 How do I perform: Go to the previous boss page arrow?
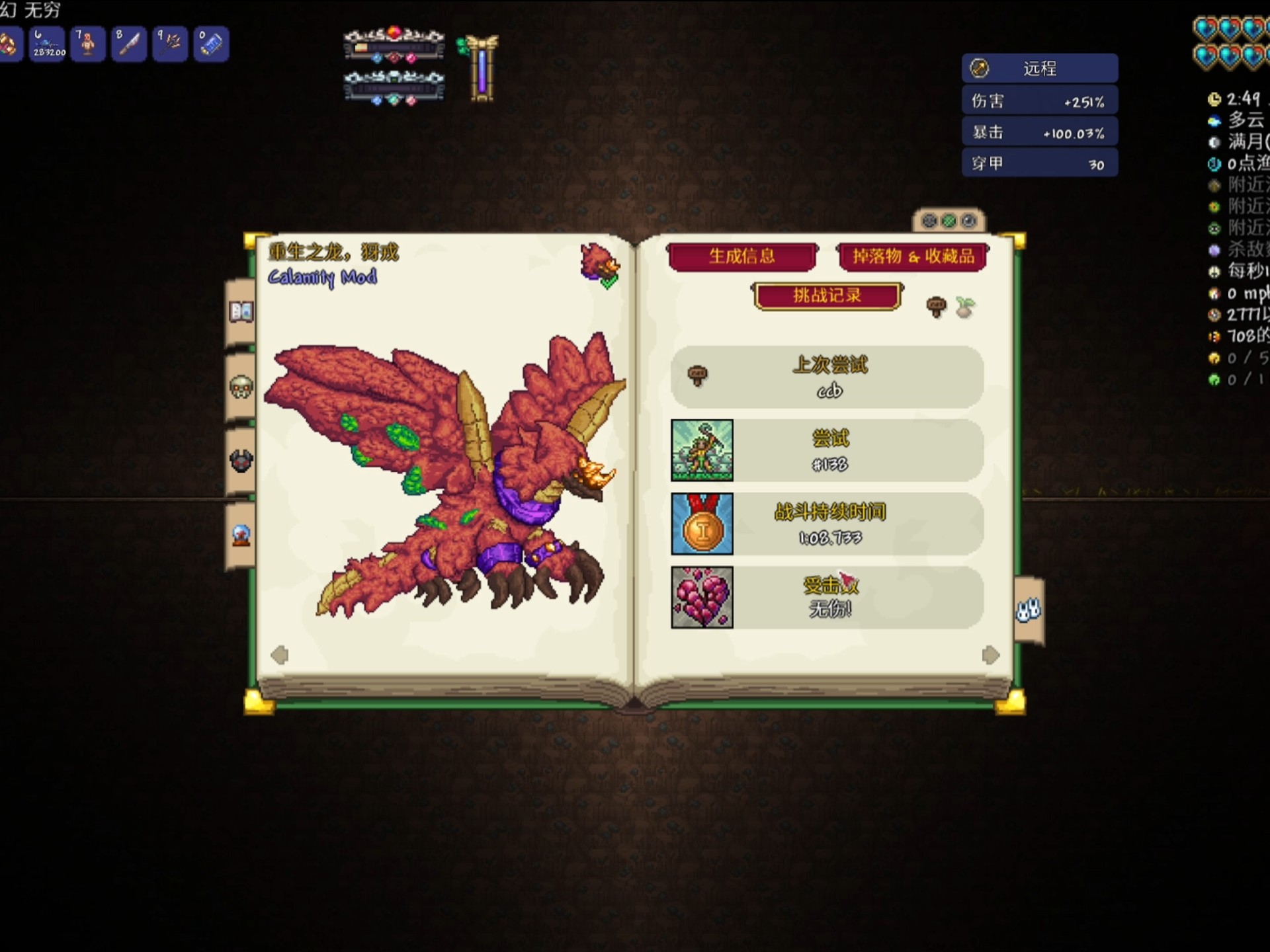280,654
